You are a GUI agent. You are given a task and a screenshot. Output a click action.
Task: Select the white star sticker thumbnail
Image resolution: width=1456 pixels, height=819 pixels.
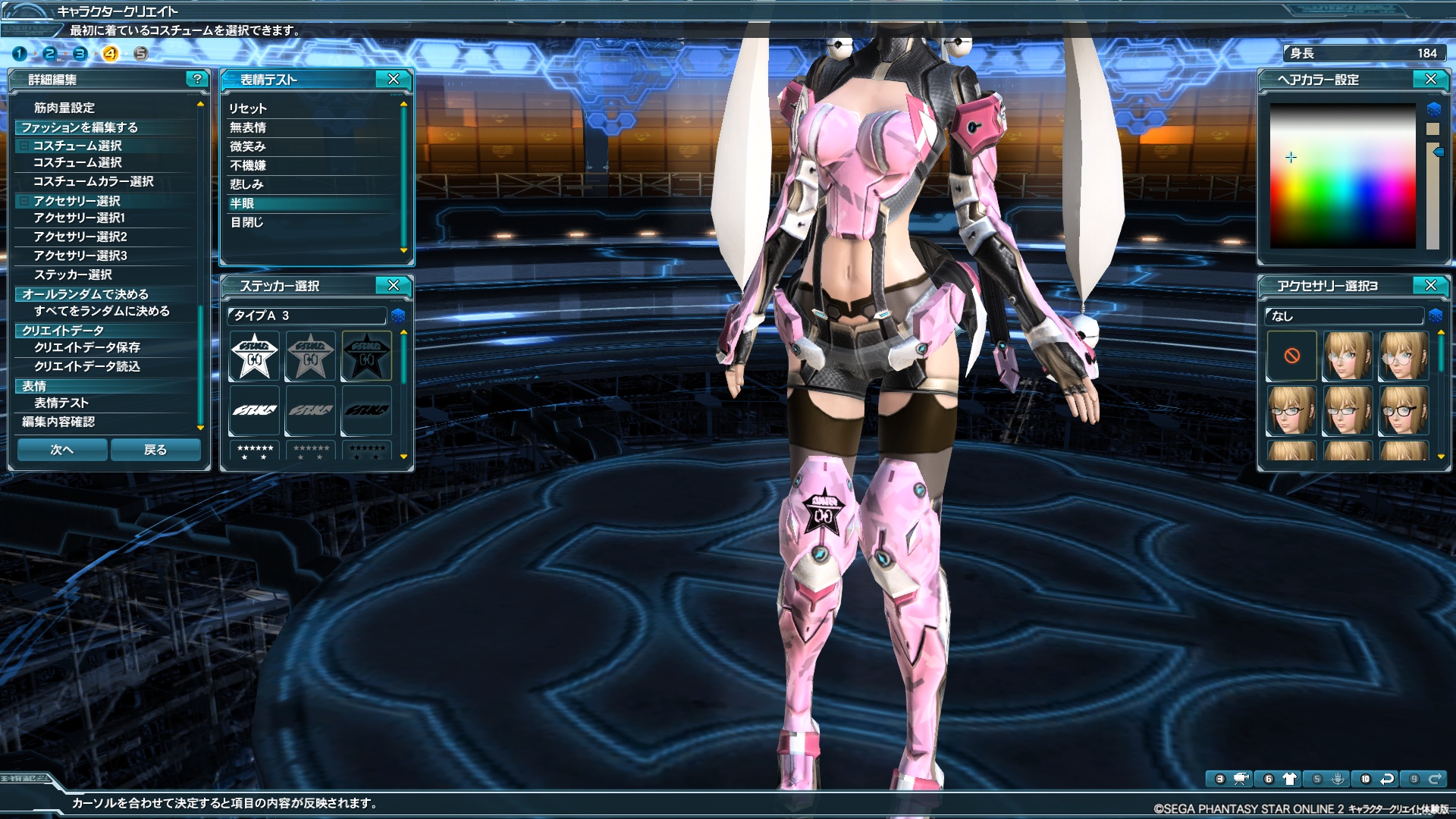pos(255,356)
